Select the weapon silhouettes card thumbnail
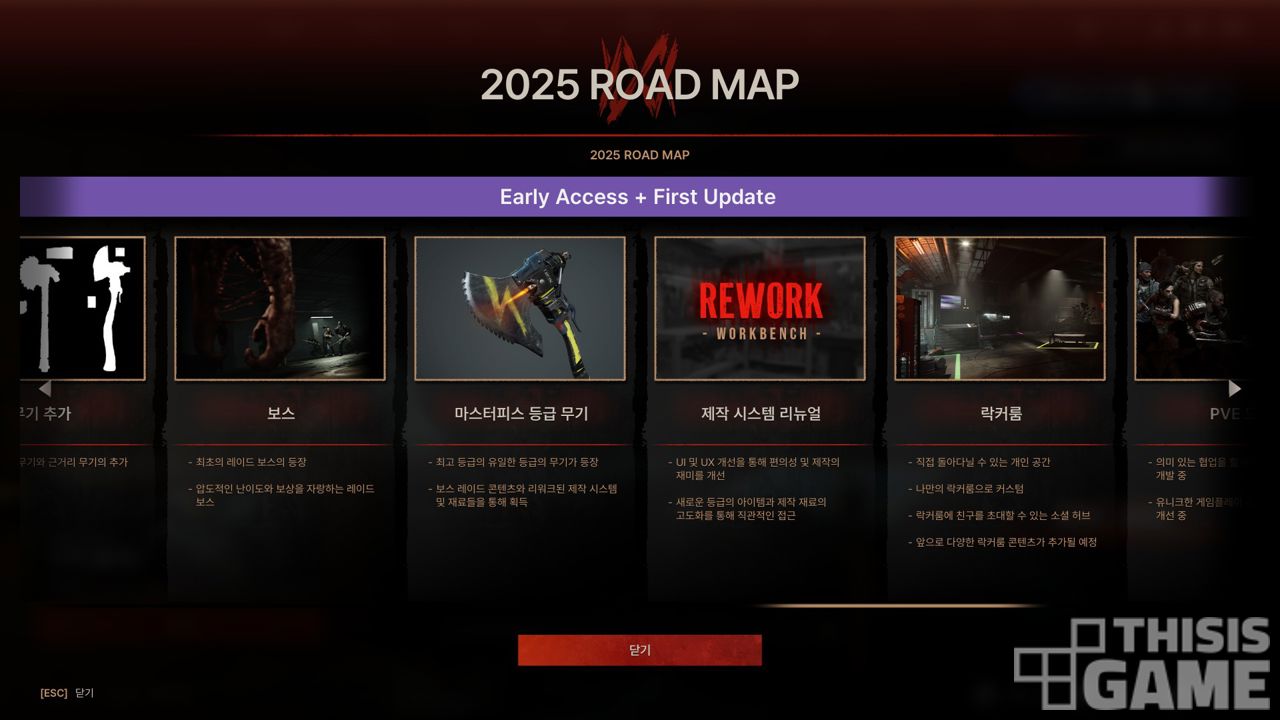 (83, 308)
